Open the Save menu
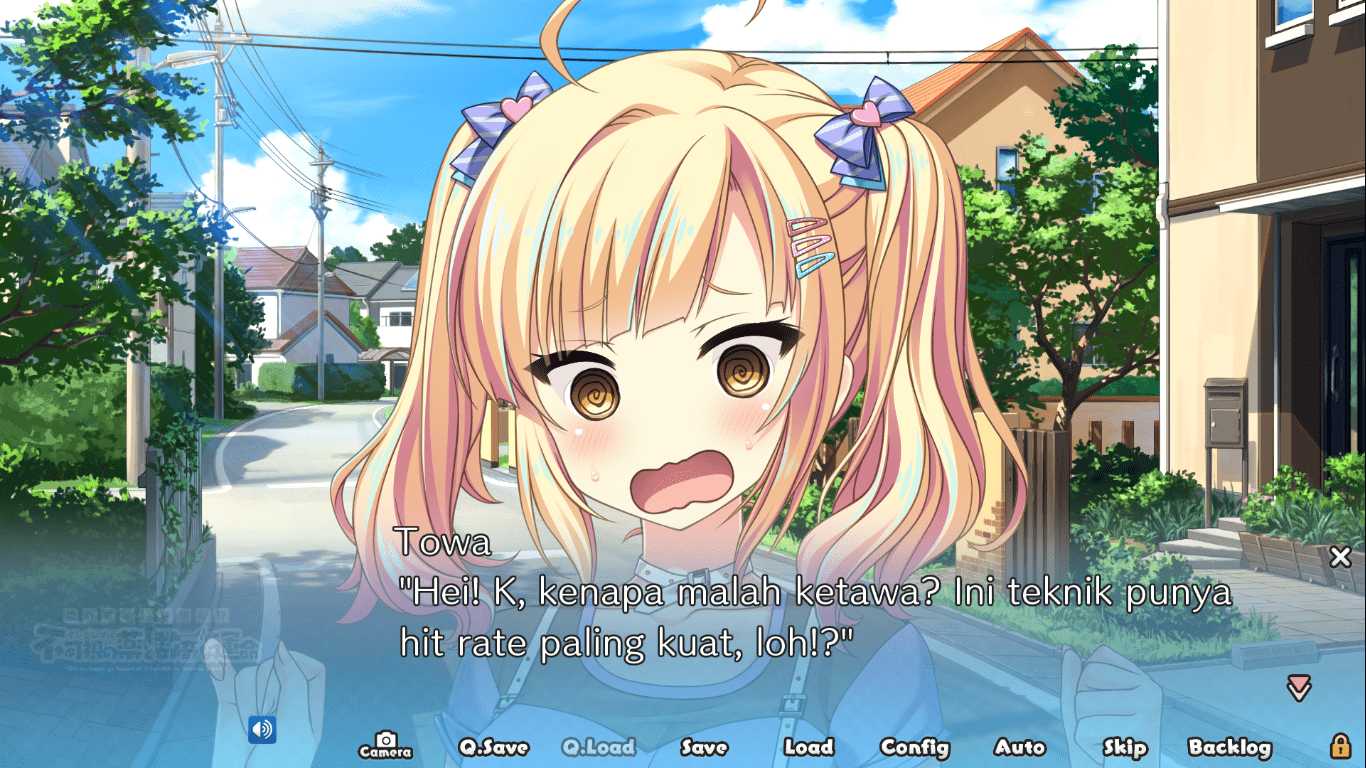The image size is (1366, 768). pyautogui.click(x=704, y=747)
